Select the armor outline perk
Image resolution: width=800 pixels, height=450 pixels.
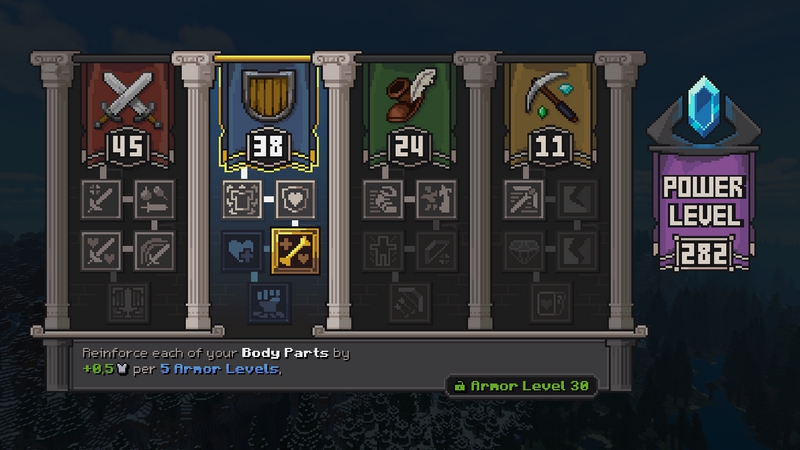244,198
